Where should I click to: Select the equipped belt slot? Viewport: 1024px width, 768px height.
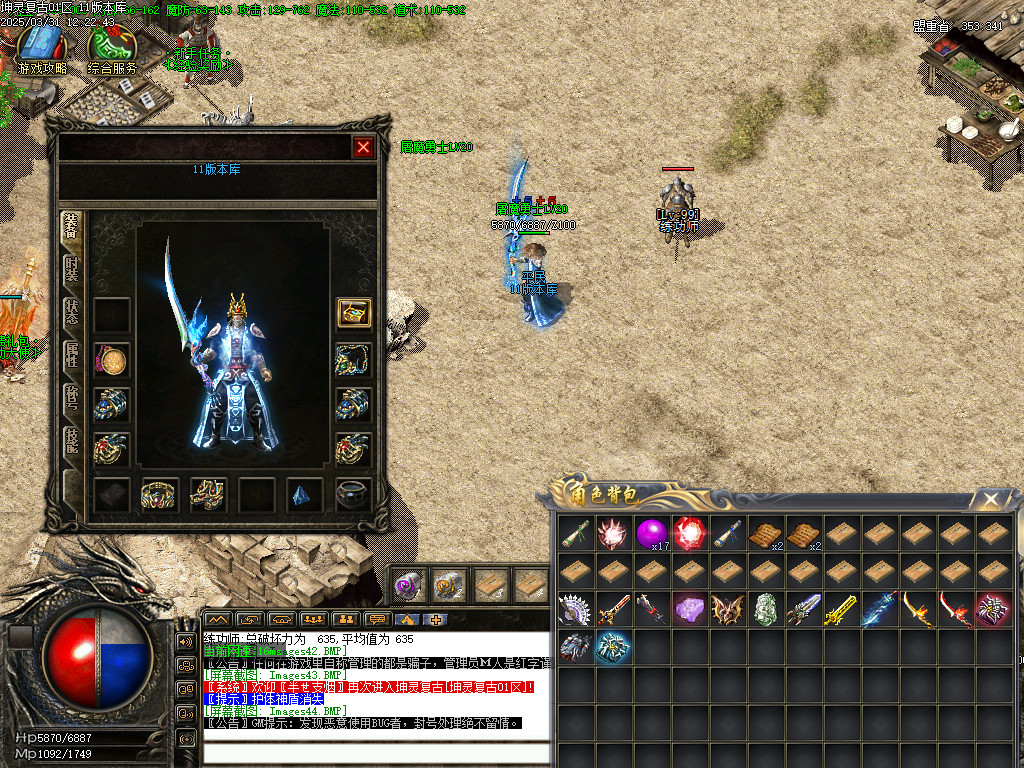[160, 494]
